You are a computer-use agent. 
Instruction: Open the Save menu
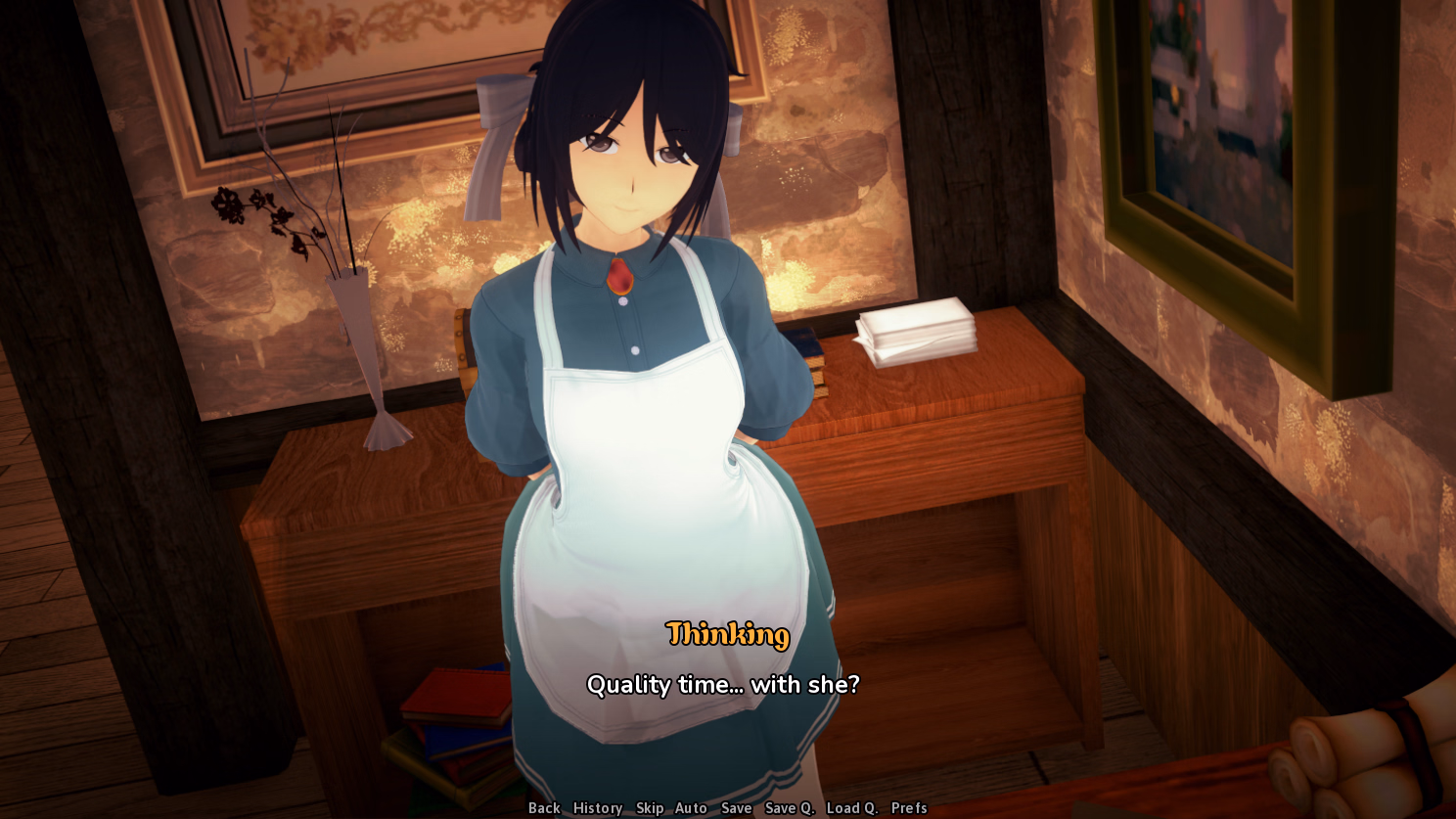click(736, 808)
